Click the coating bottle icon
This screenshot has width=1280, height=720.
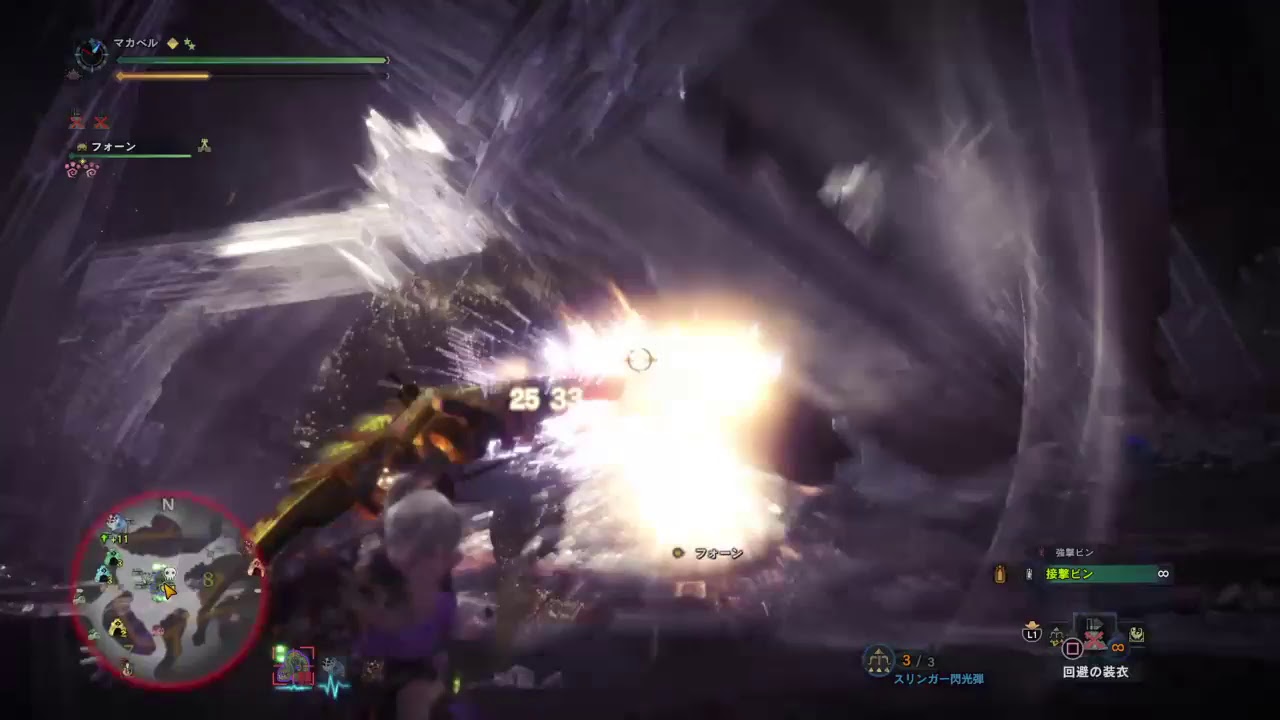(x=1000, y=574)
